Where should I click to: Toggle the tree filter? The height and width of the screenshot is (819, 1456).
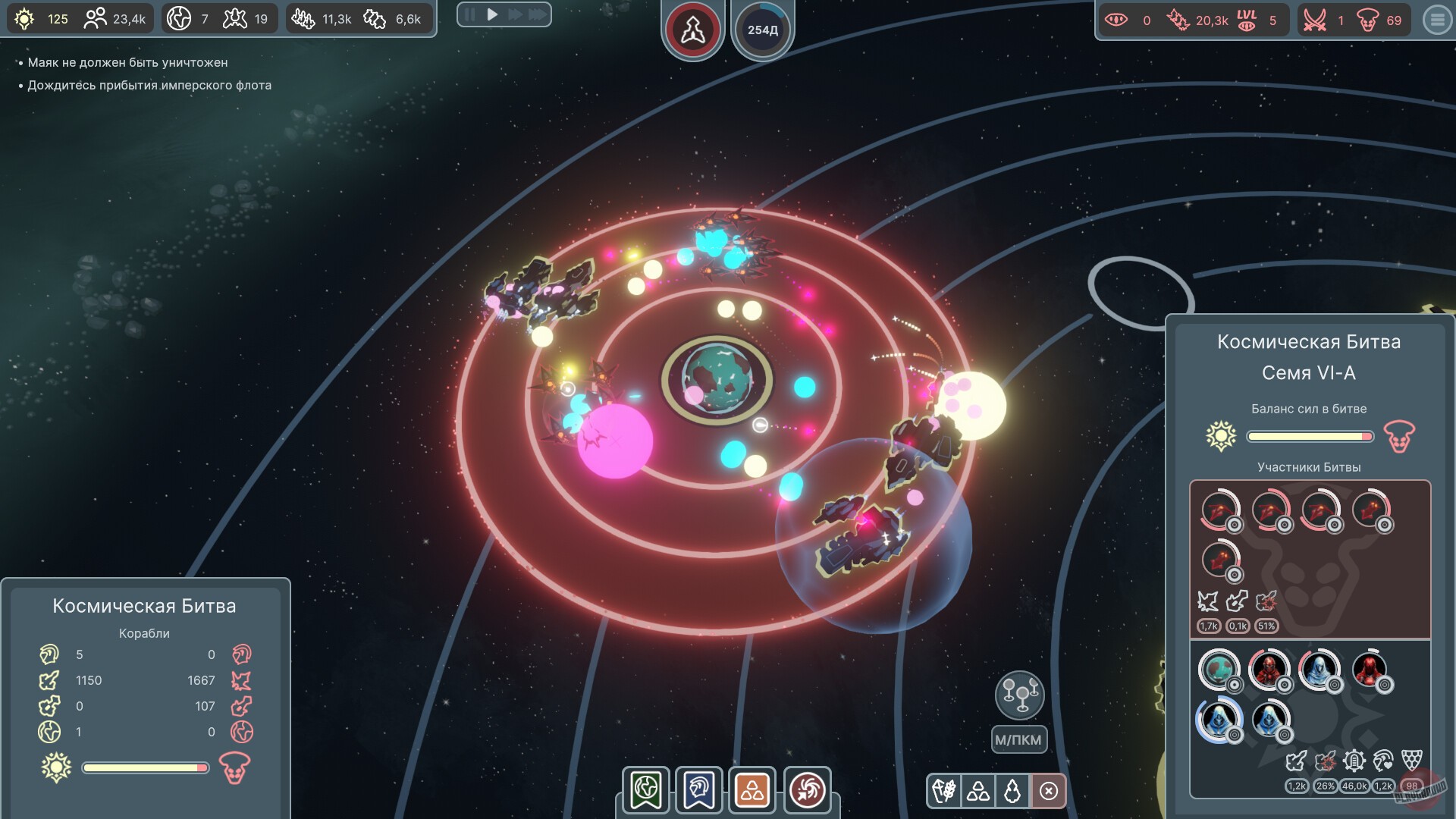1014,791
